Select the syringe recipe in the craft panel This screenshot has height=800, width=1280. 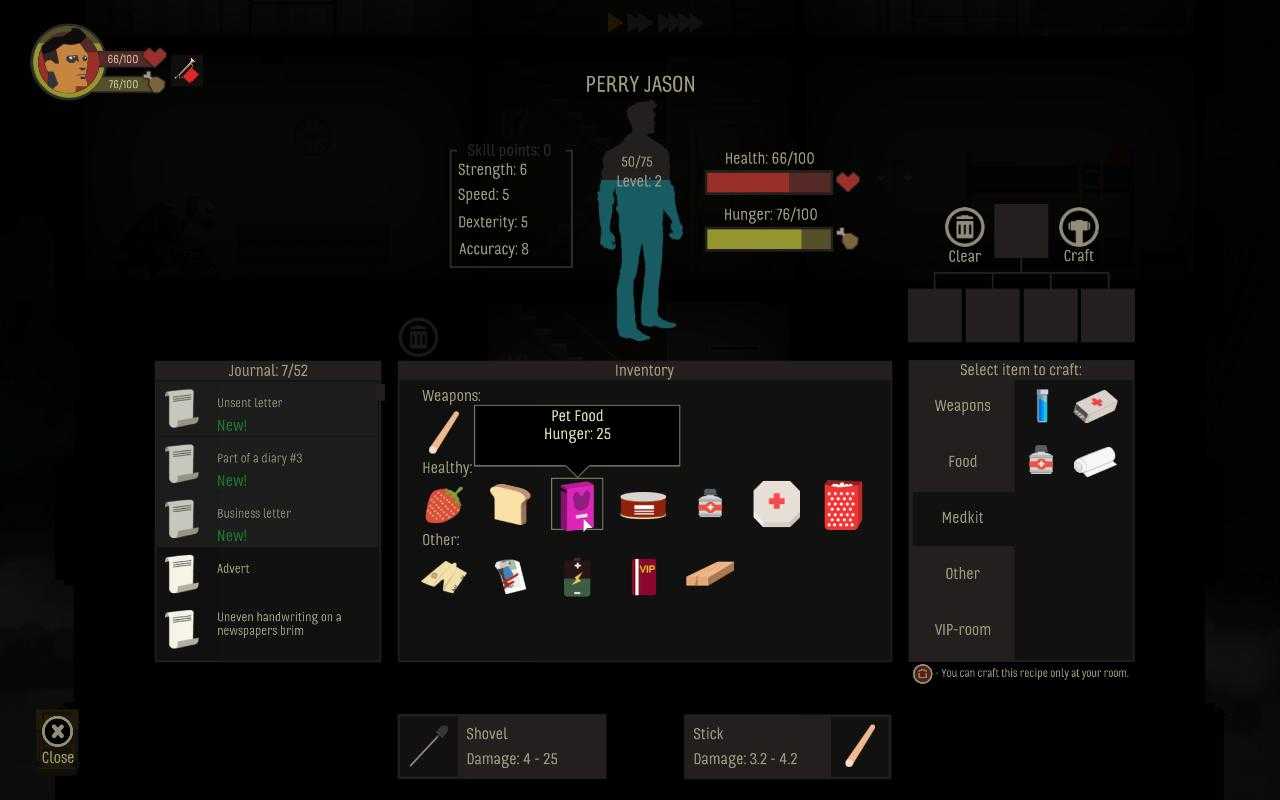[x=1041, y=406]
